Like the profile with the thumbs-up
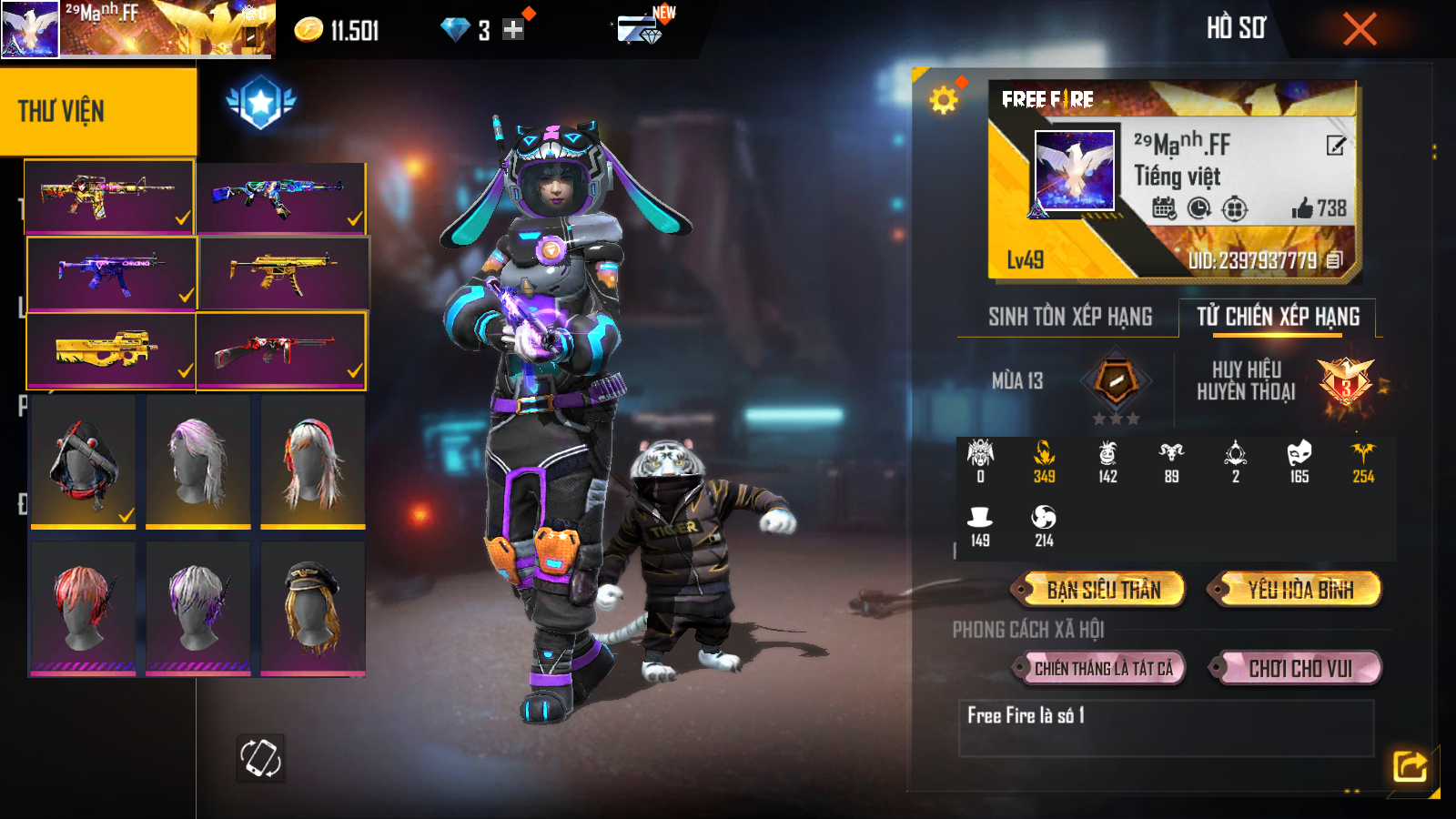Screen dimensions: 1456x819 1302,208
